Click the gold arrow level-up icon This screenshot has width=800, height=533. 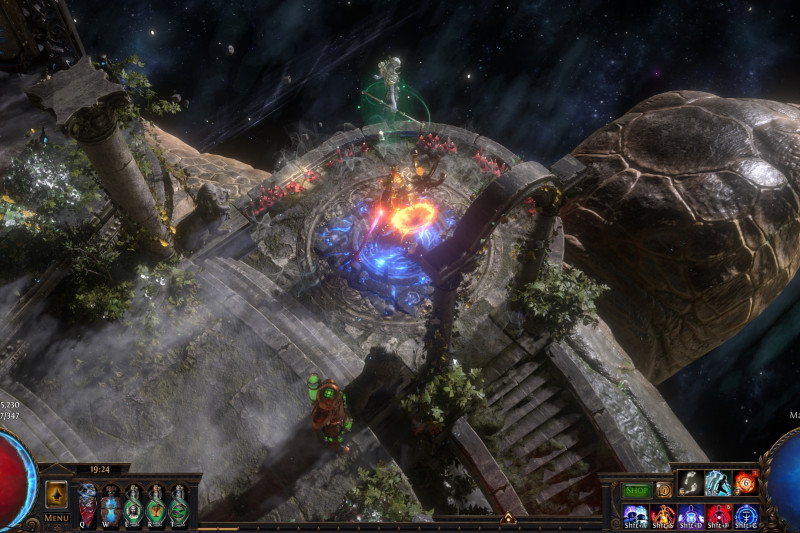tap(57, 494)
